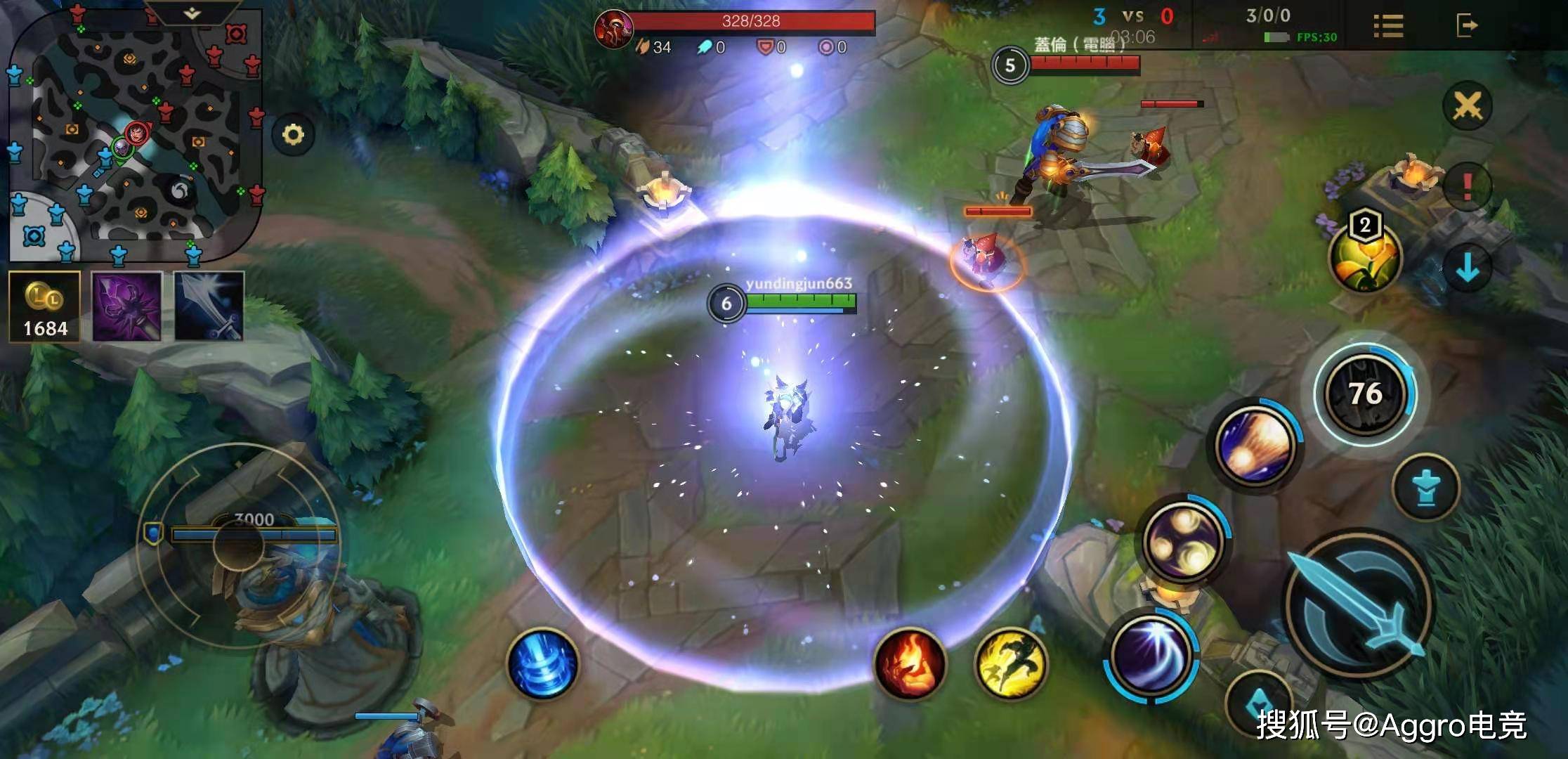Screen dimensions: 1568x759
Task: Cast the comet fireball ability
Action: pos(1256,446)
